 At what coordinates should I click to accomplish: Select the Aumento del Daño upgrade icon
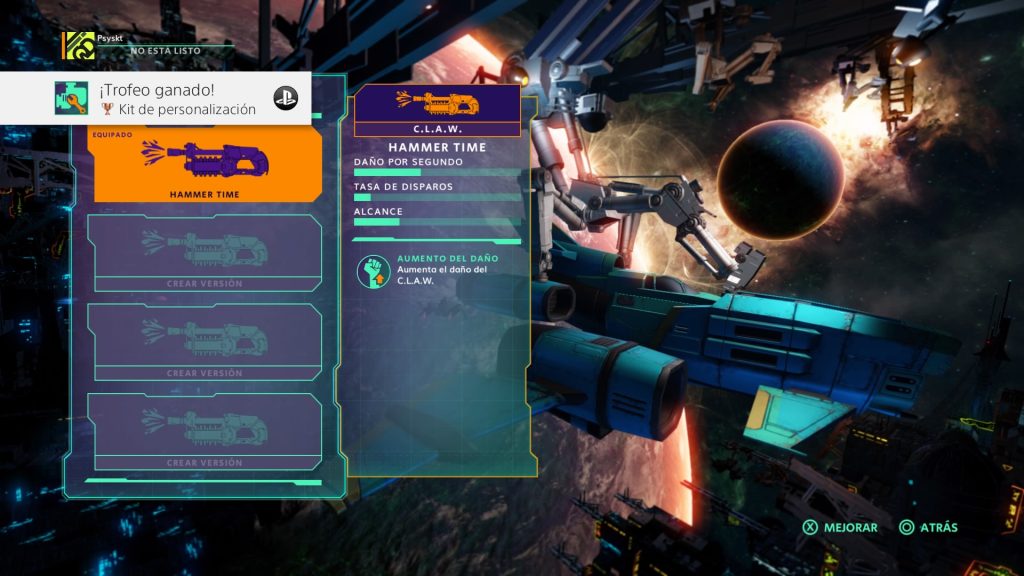pyautogui.click(x=373, y=272)
